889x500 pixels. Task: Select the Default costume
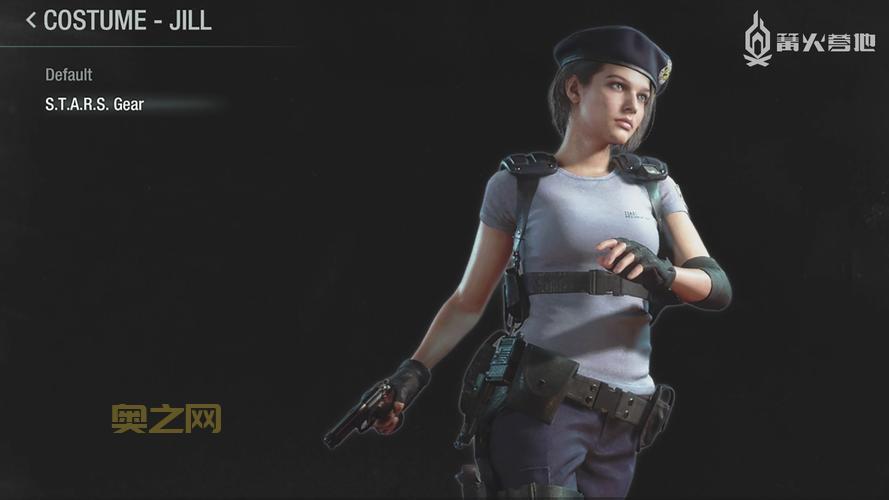[x=69, y=75]
